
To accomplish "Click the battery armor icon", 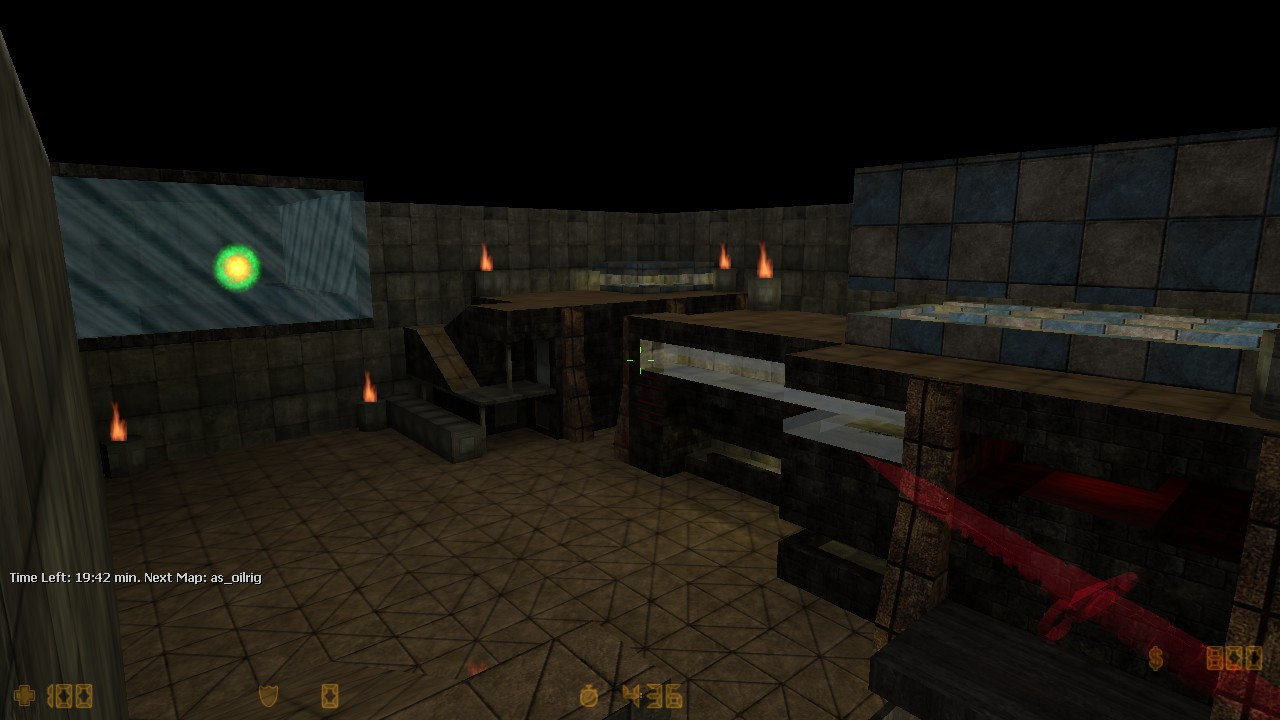I will point(330,693).
